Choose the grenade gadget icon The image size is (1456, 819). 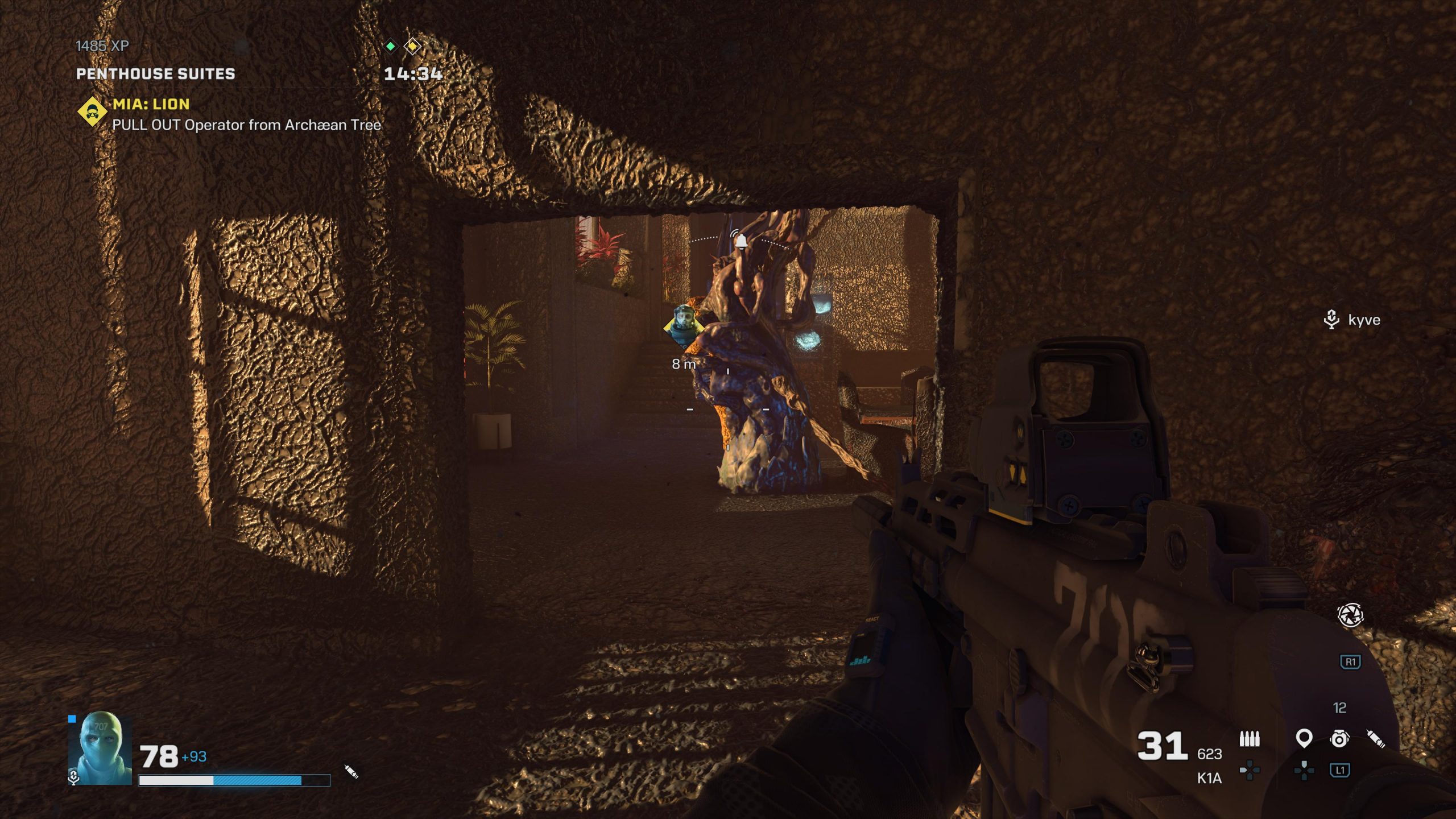[1339, 738]
